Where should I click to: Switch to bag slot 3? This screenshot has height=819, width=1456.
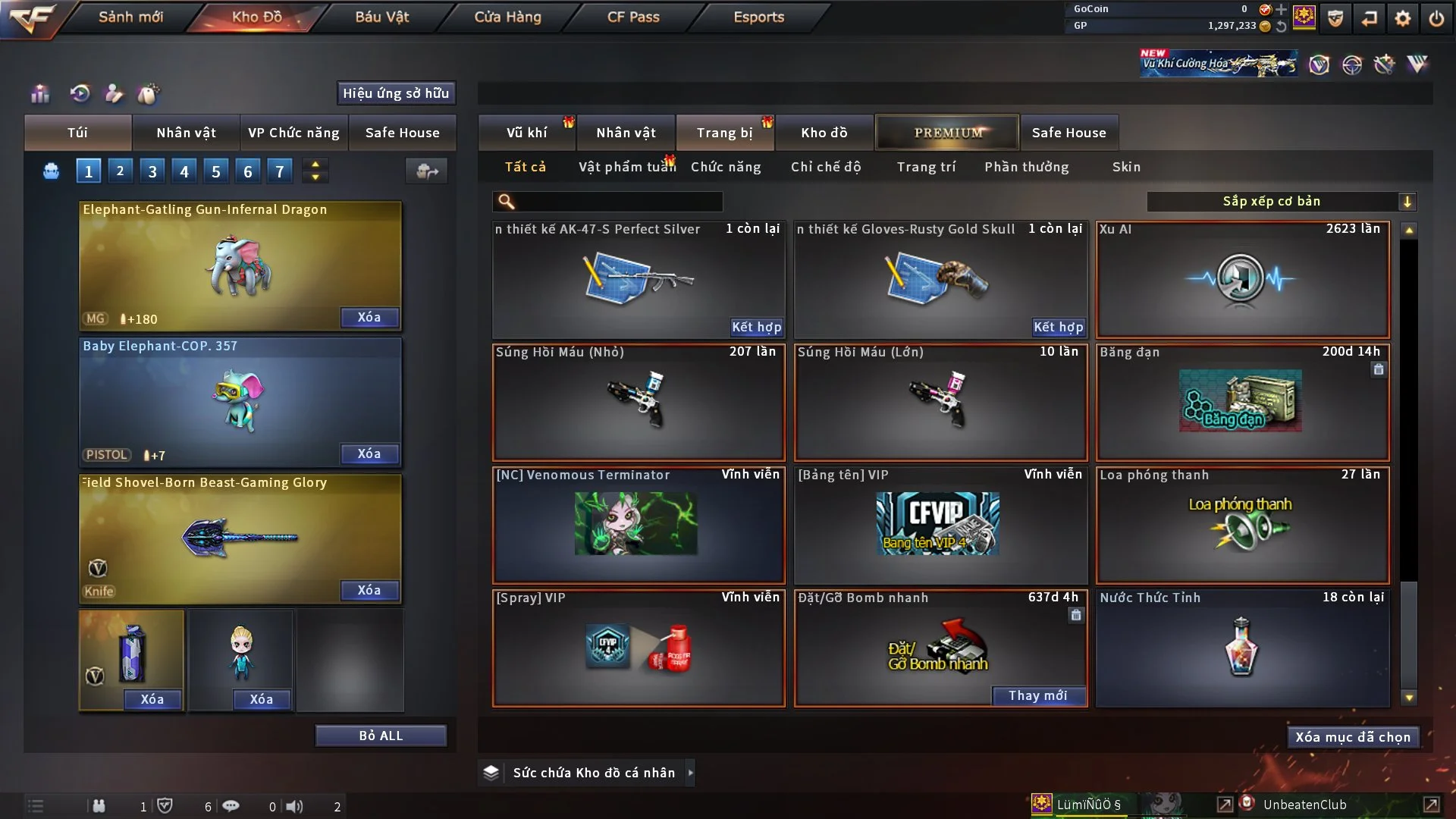click(x=152, y=171)
